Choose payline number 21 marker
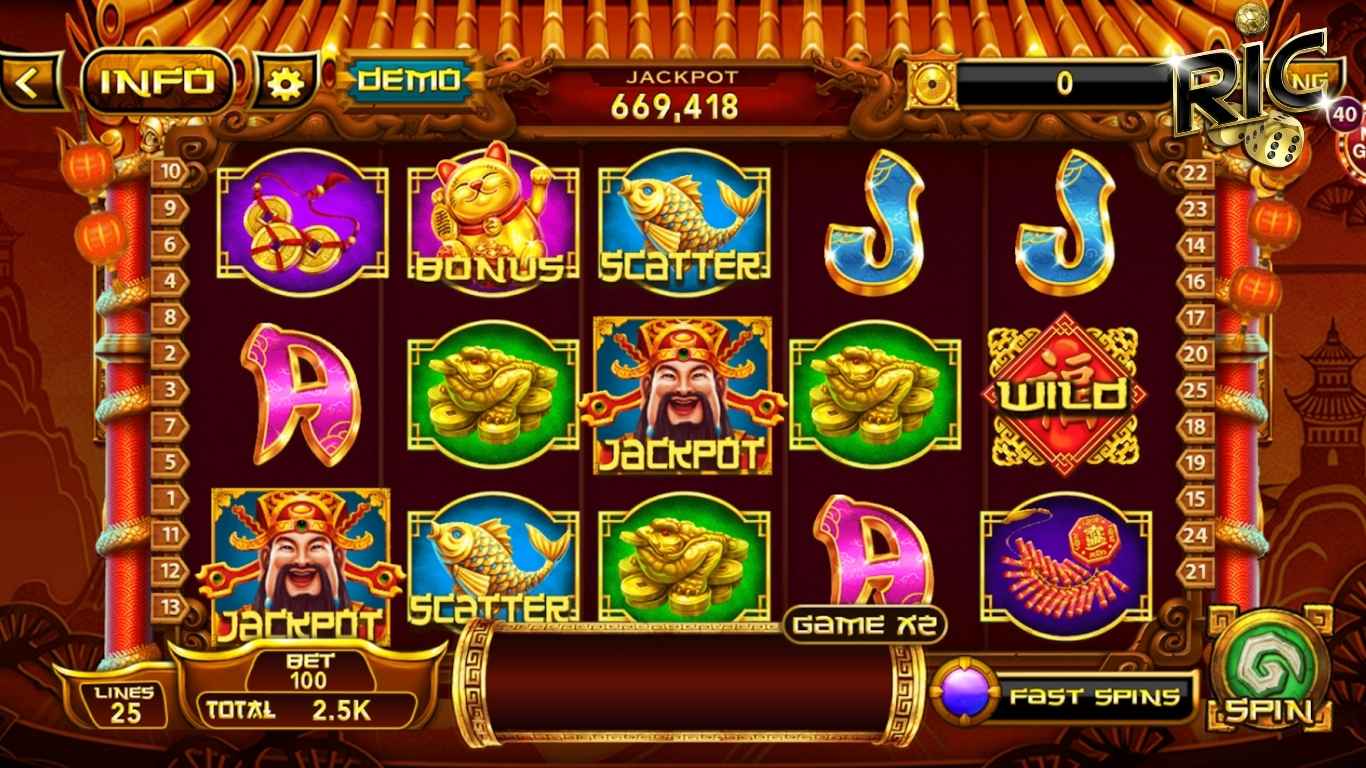This screenshot has width=1366, height=768. point(1196,570)
